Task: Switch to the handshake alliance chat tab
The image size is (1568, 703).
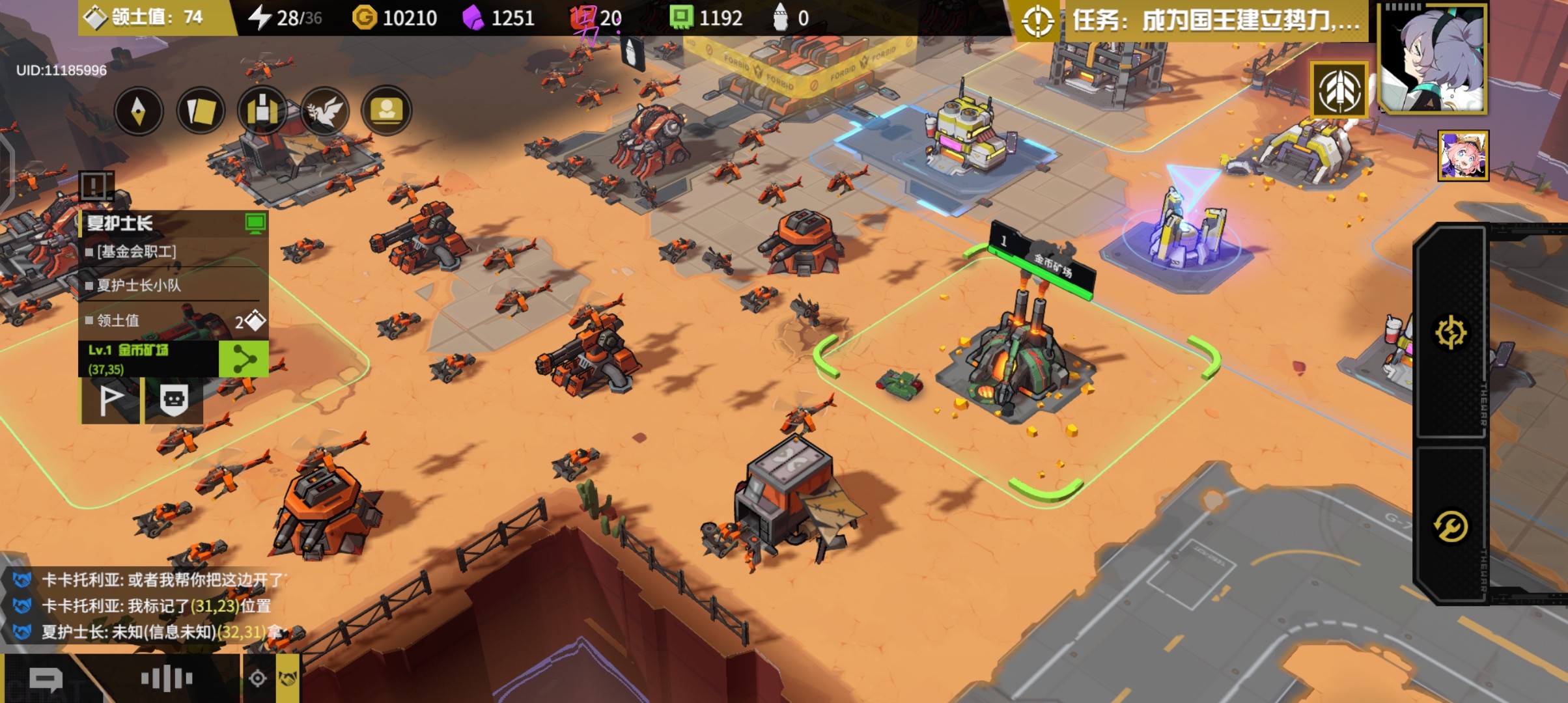Action: pyautogui.click(x=287, y=679)
